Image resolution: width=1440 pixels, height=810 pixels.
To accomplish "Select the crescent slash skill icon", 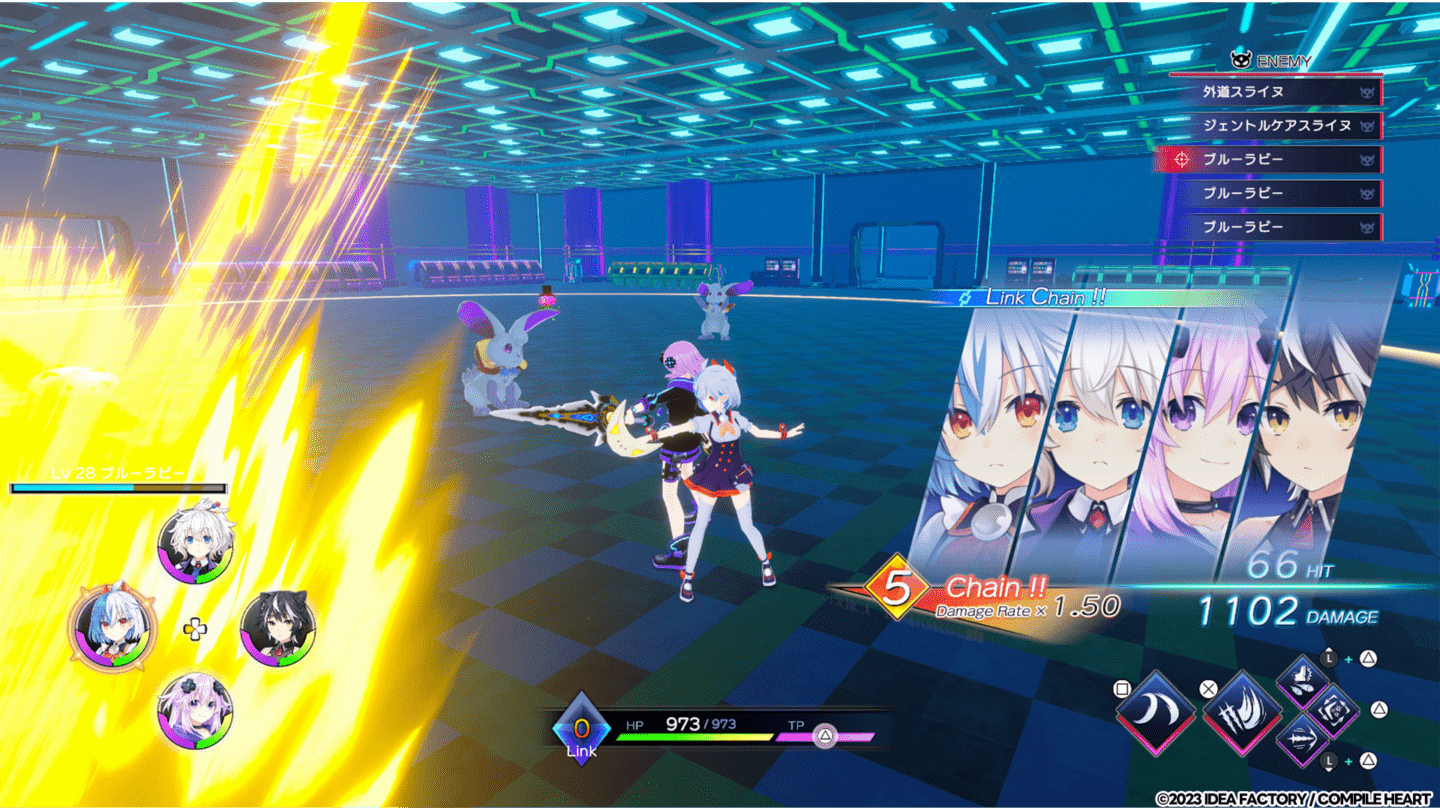I will pos(1157,713).
